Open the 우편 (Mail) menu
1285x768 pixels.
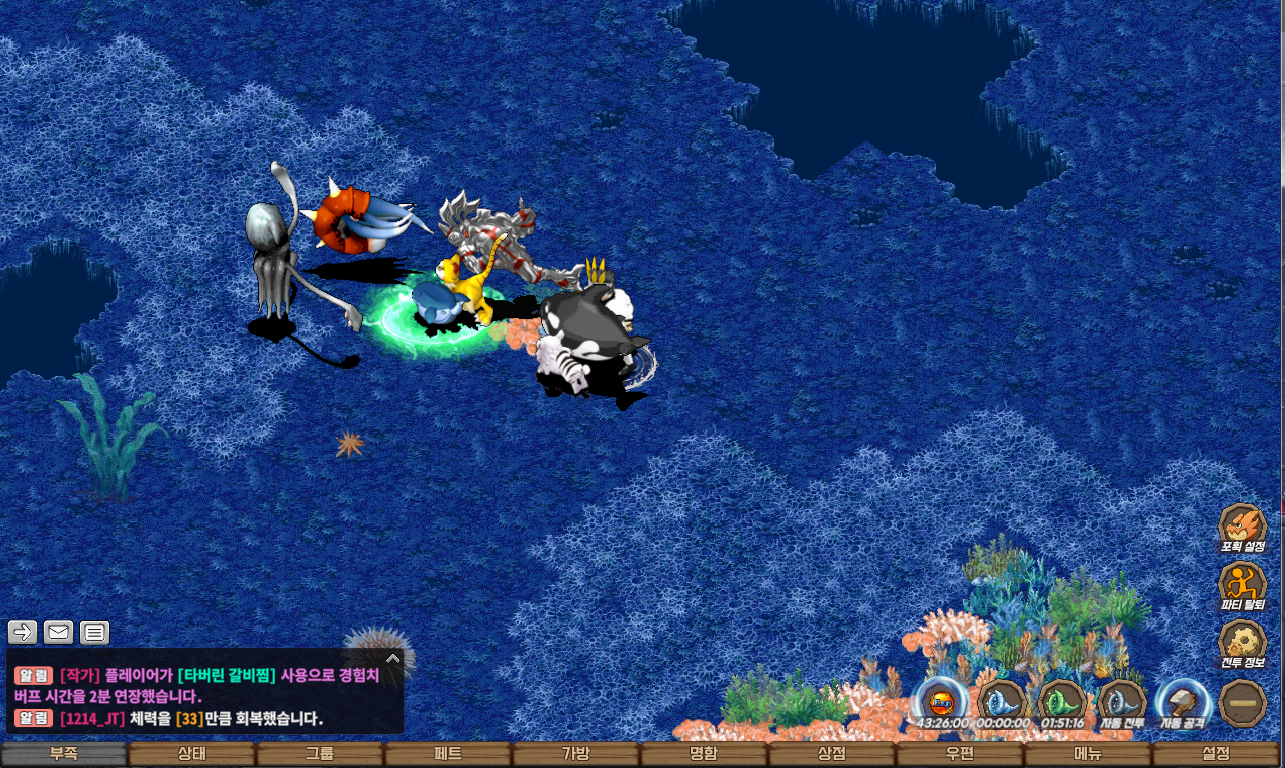pos(960,754)
